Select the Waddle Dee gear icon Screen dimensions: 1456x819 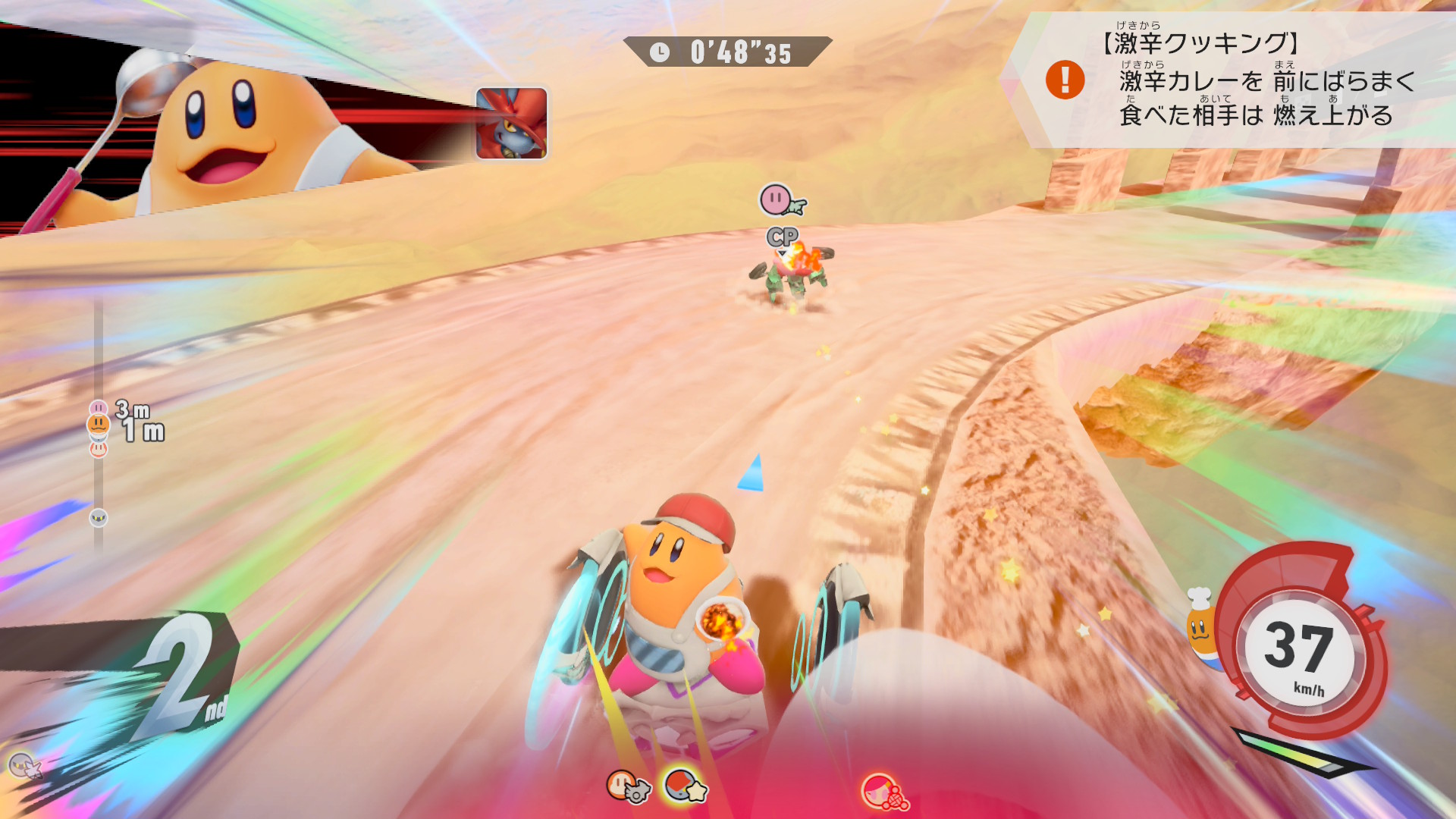(626, 786)
